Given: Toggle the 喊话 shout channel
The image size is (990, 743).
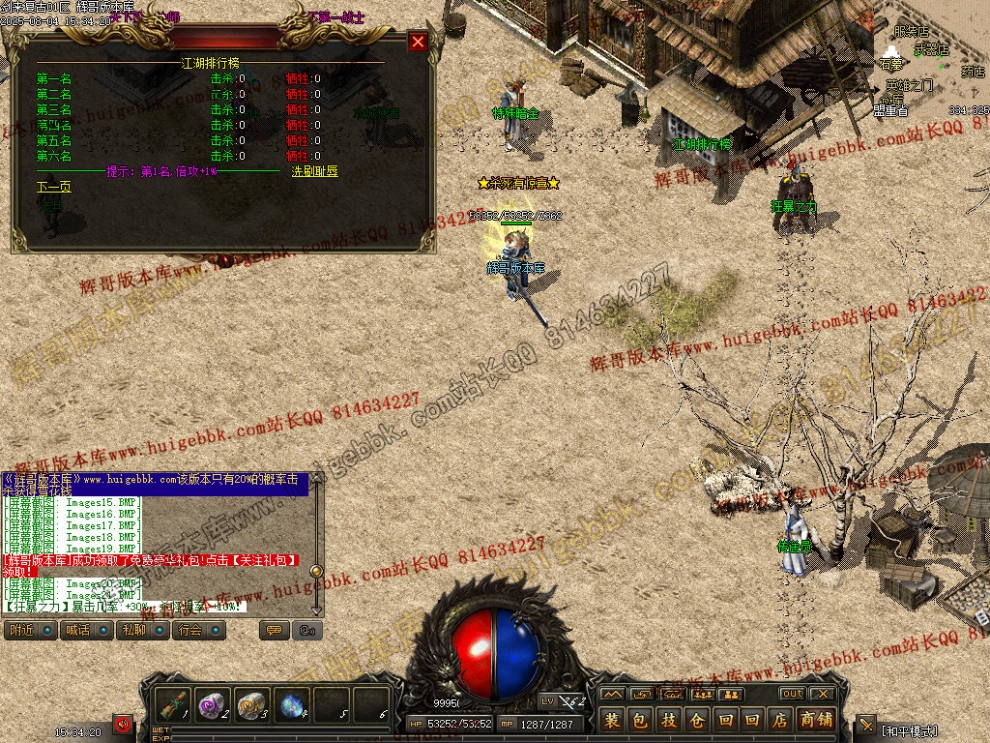Looking at the screenshot, I should [86, 630].
